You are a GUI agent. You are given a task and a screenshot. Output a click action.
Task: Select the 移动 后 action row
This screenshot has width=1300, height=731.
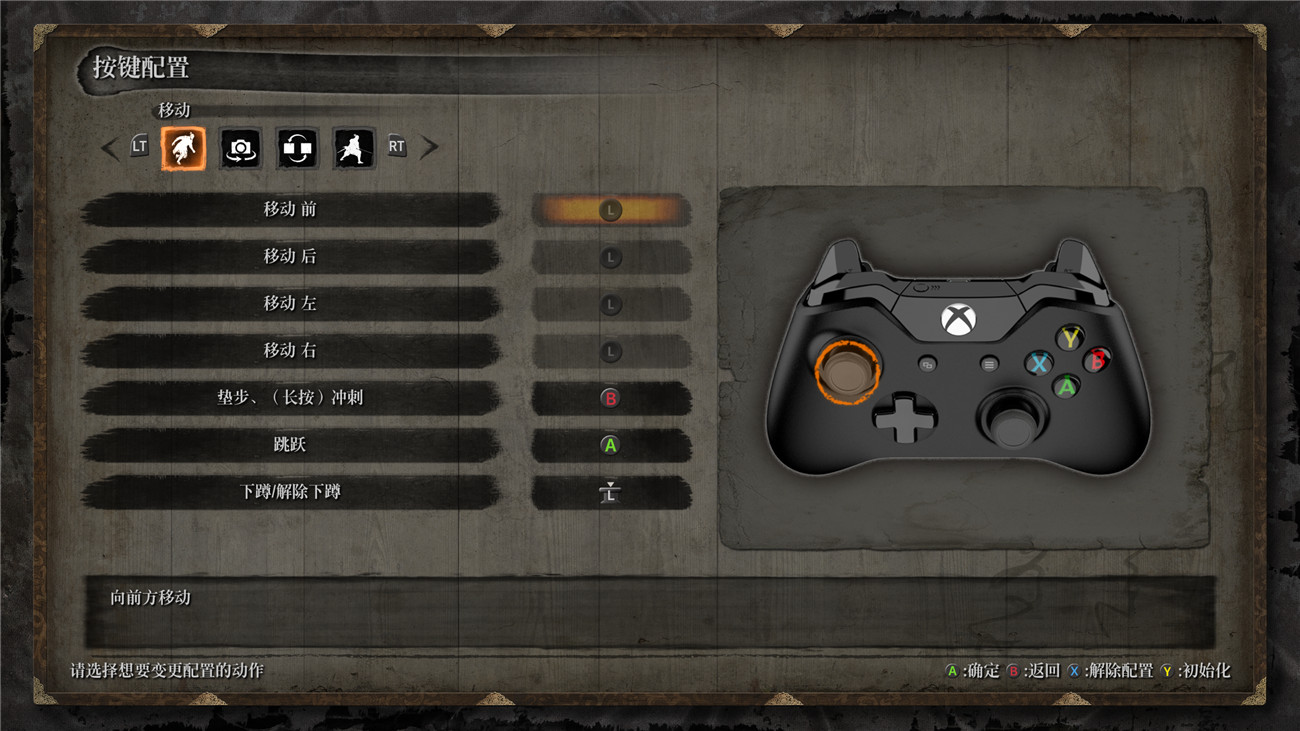[x=290, y=257]
